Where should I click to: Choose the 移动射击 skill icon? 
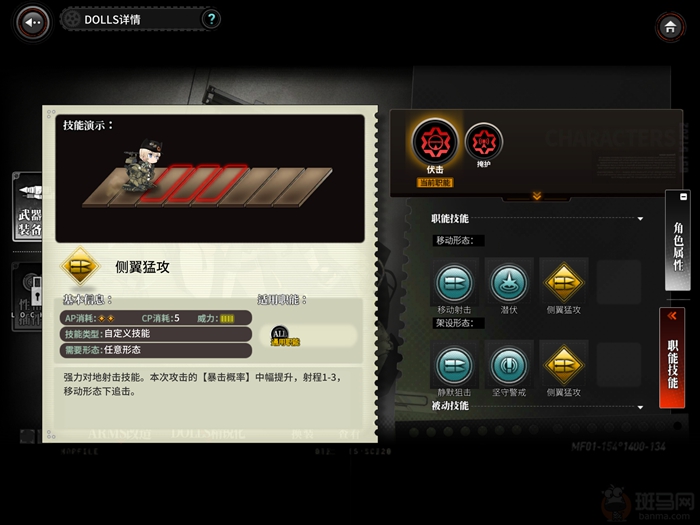(453, 281)
